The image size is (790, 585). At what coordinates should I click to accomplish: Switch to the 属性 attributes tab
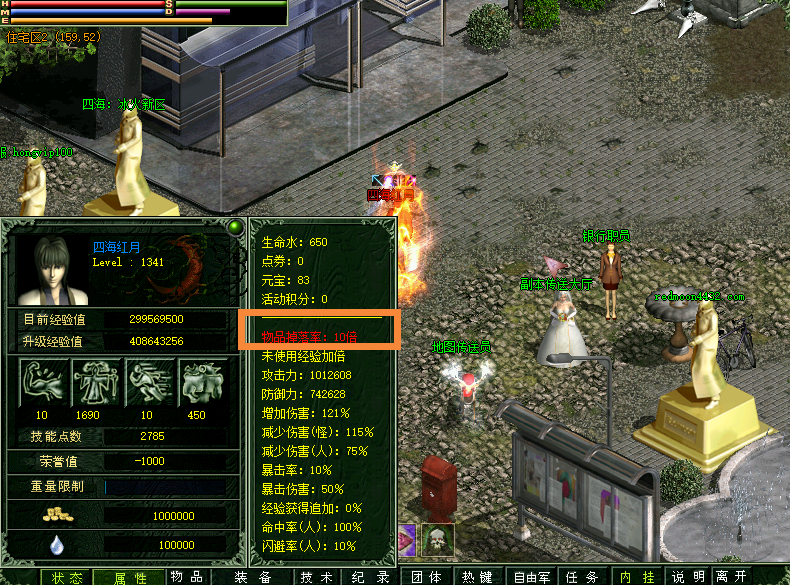[x=130, y=577]
